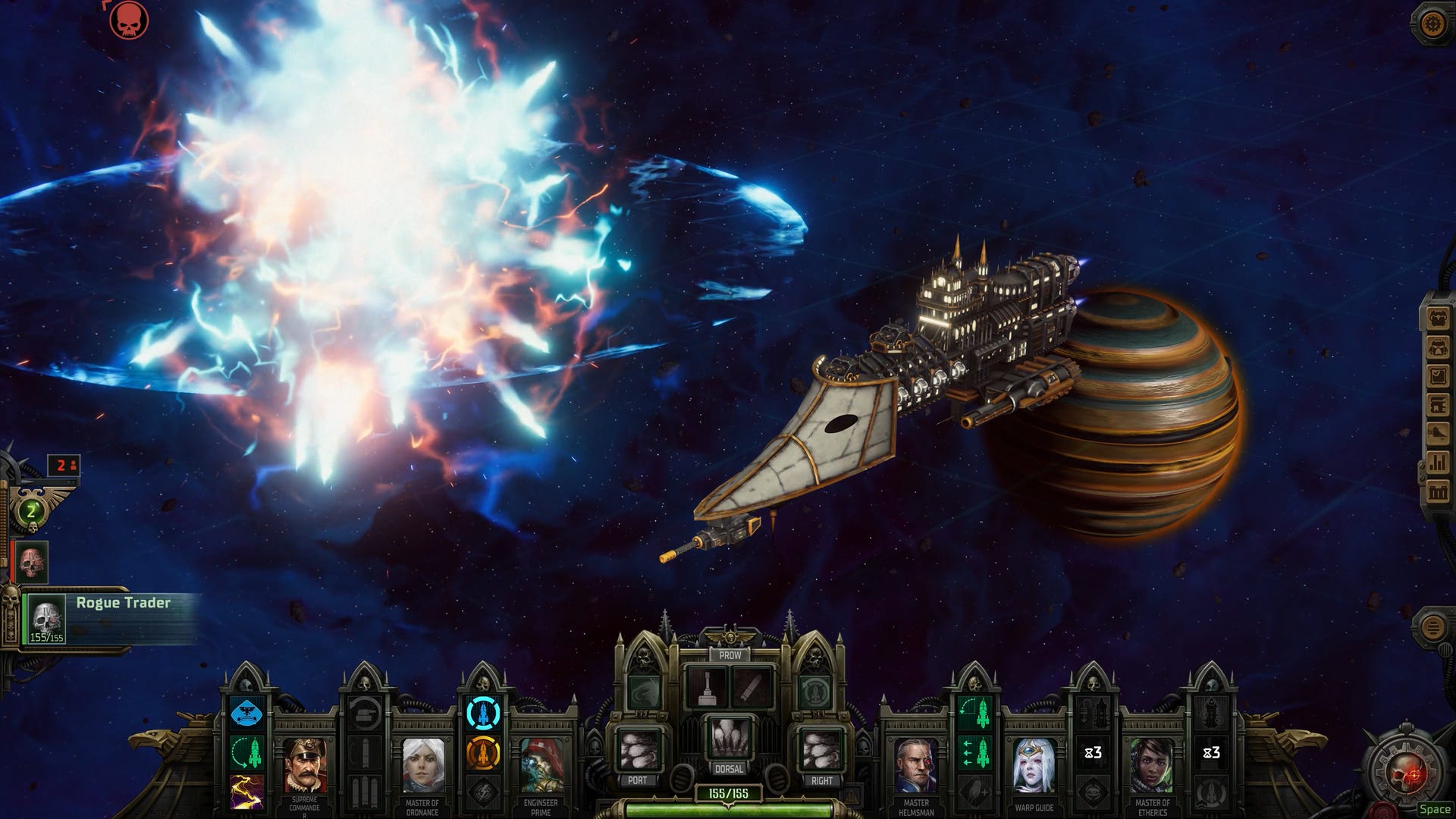
Task: Use the blue Aquila shield ability
Action: tap(247, 714)
